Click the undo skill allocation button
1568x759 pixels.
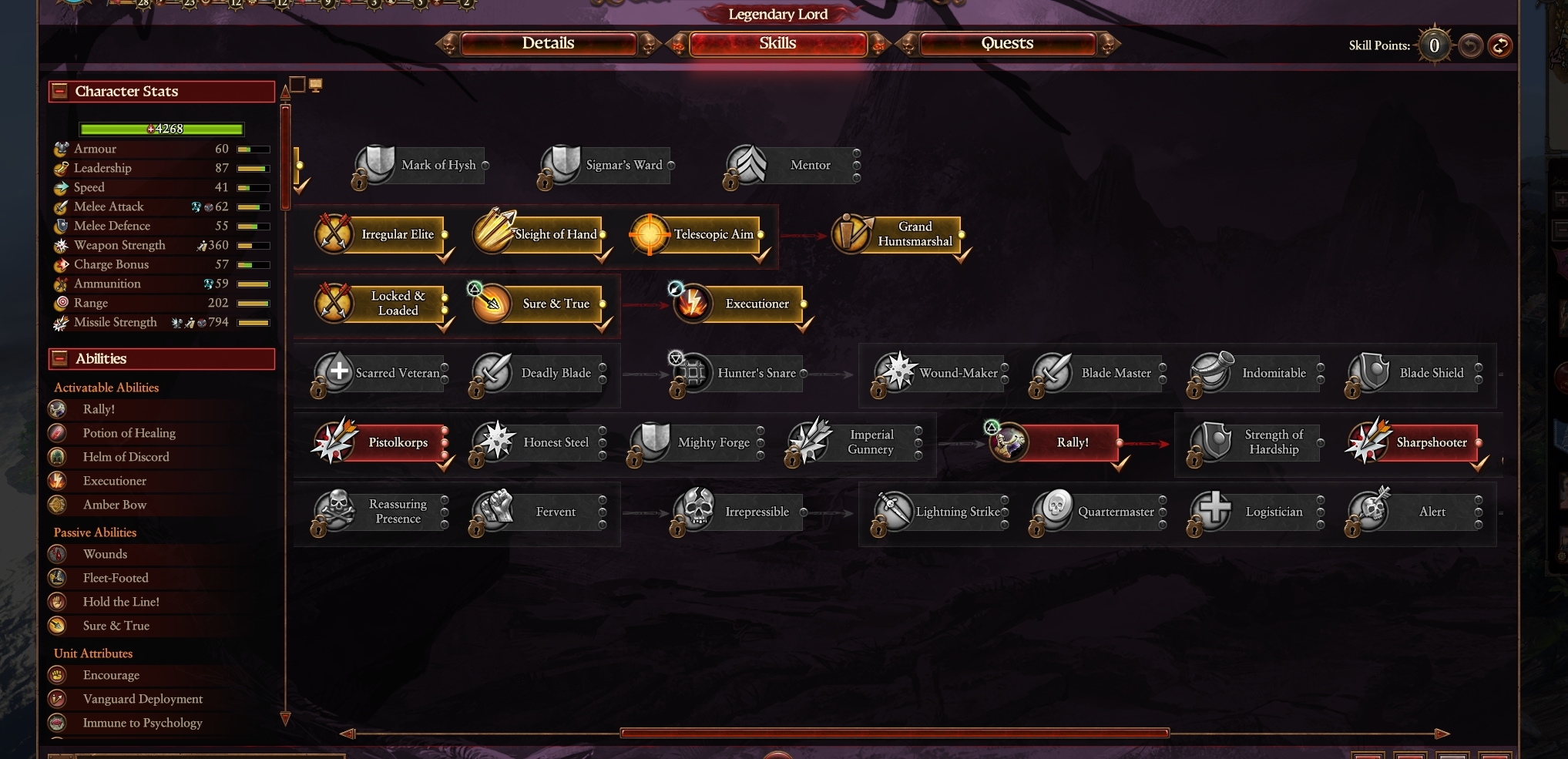click(x=1470, y=46)
